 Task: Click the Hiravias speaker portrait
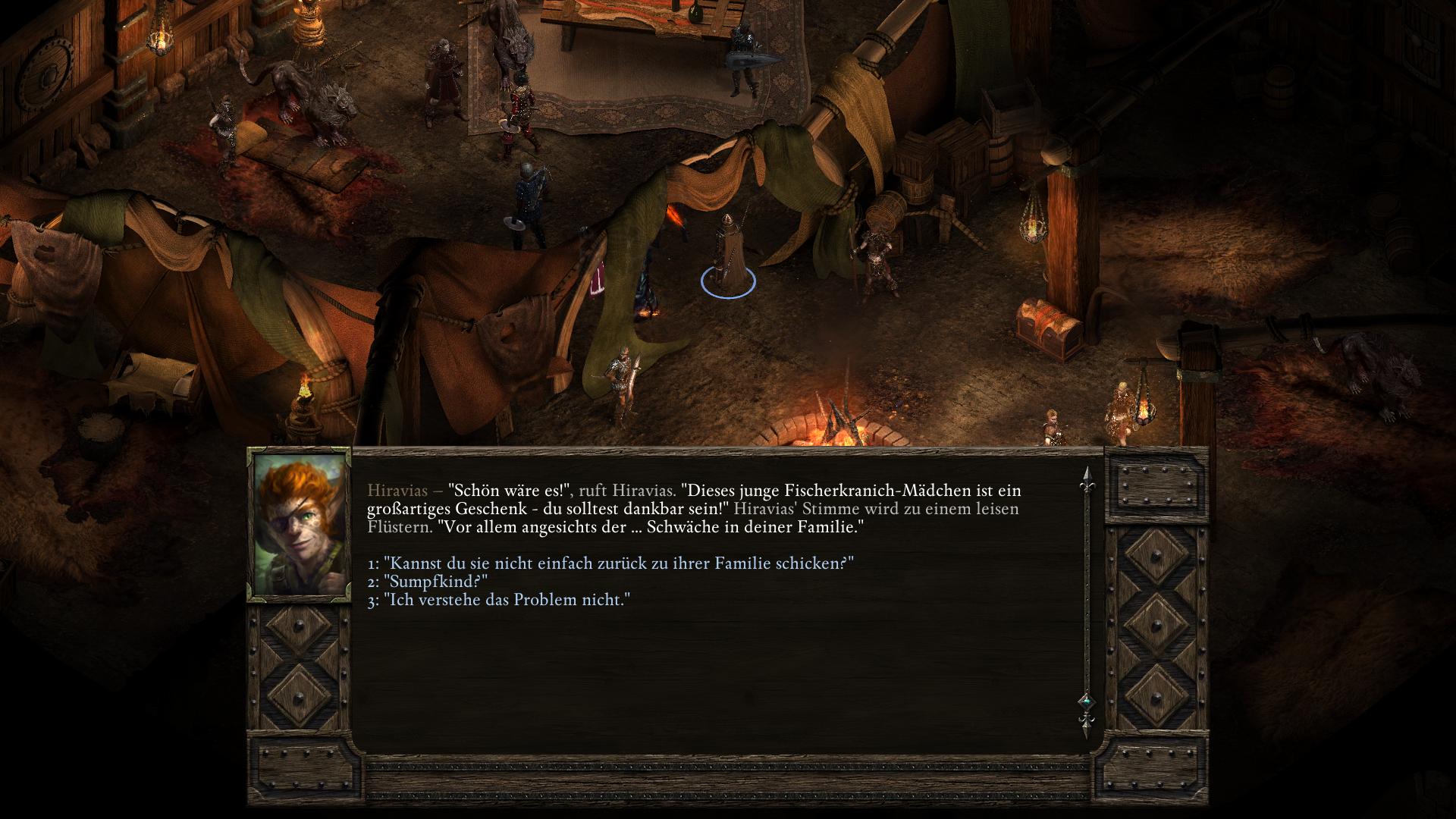pyautogui.click(x=300, y=524)
